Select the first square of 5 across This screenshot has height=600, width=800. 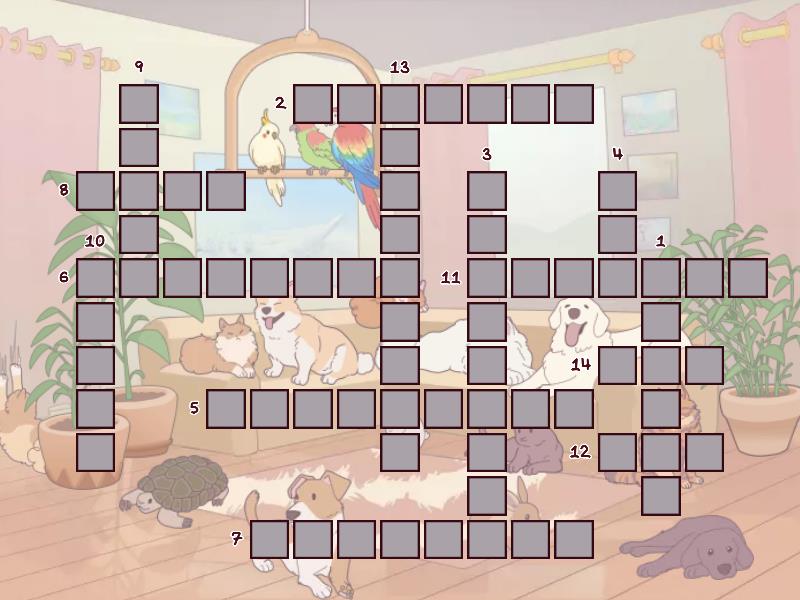pos(226,408)
